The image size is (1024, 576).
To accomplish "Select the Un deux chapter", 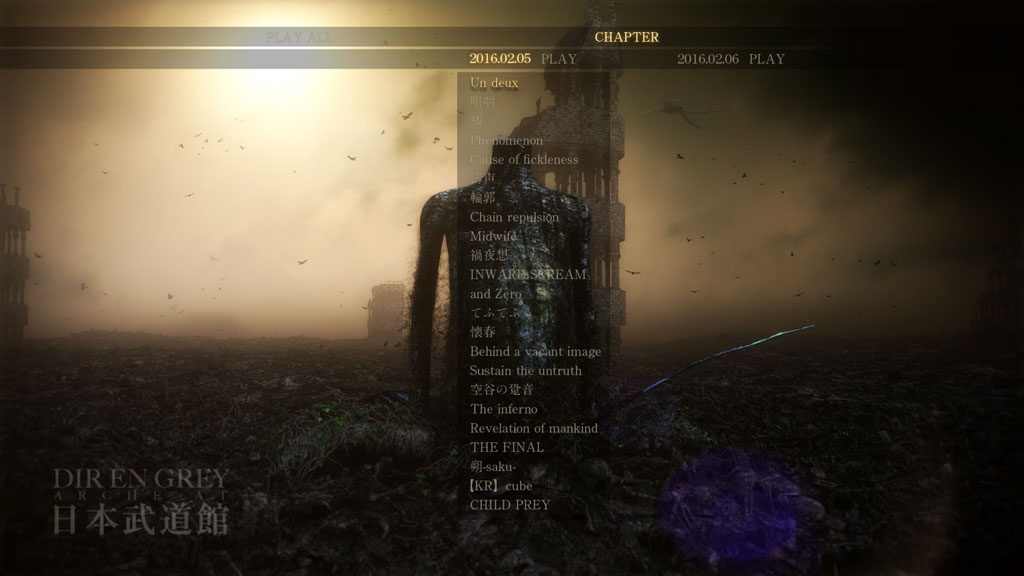I will pyautogui.click(x=494, y=83).
